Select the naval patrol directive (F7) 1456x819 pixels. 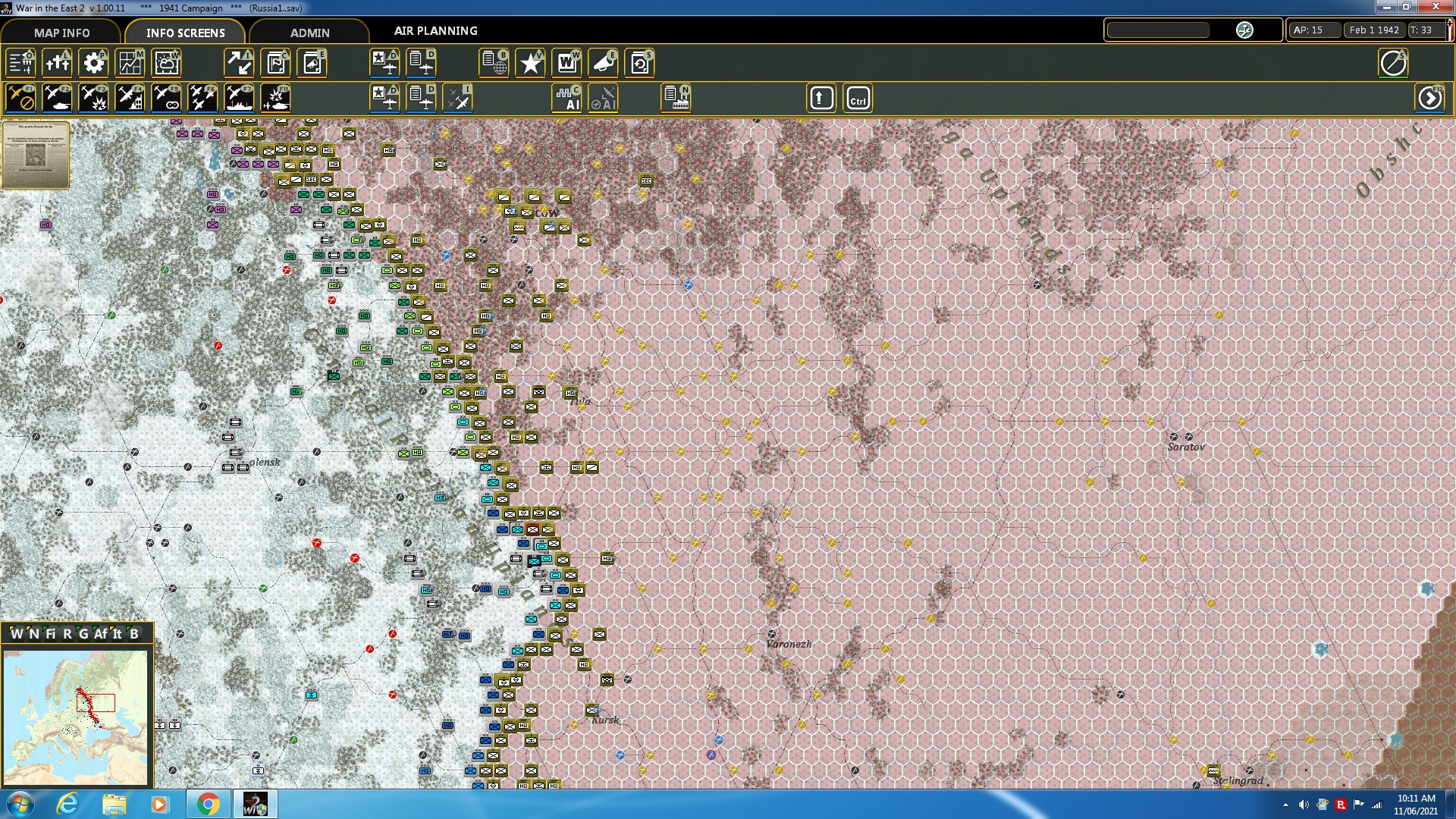click(x=238, y=97)
